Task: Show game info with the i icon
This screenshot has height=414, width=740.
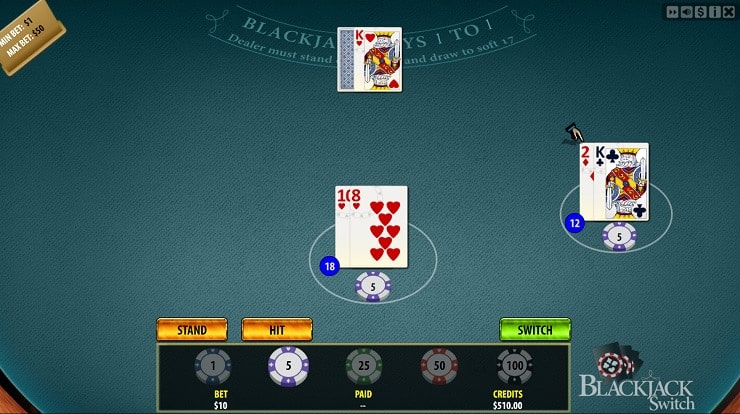Action: 716,11
